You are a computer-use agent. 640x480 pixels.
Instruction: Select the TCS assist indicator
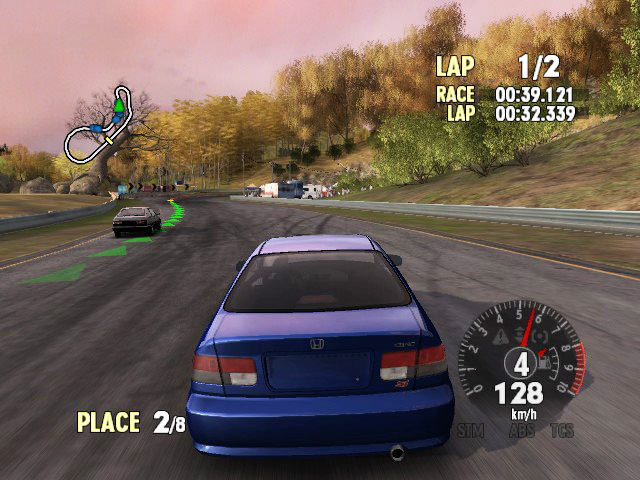click(562, 432)
